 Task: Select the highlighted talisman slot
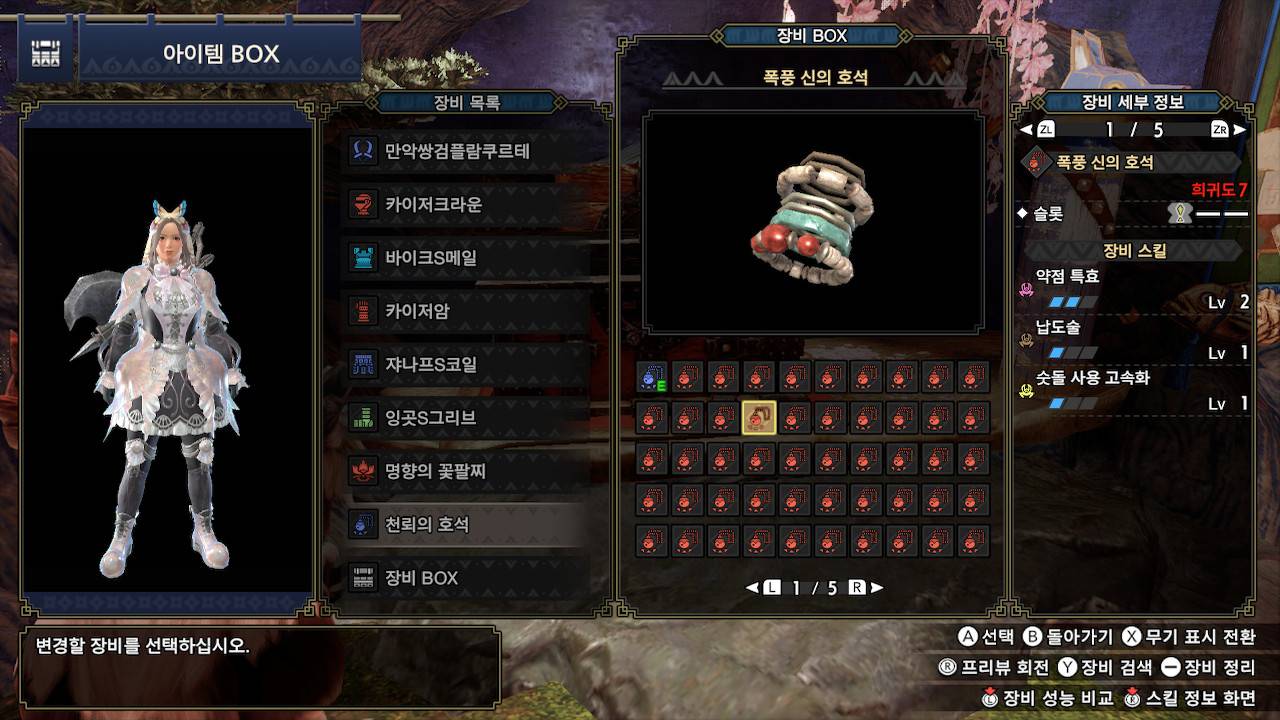(x=759, y=418)
